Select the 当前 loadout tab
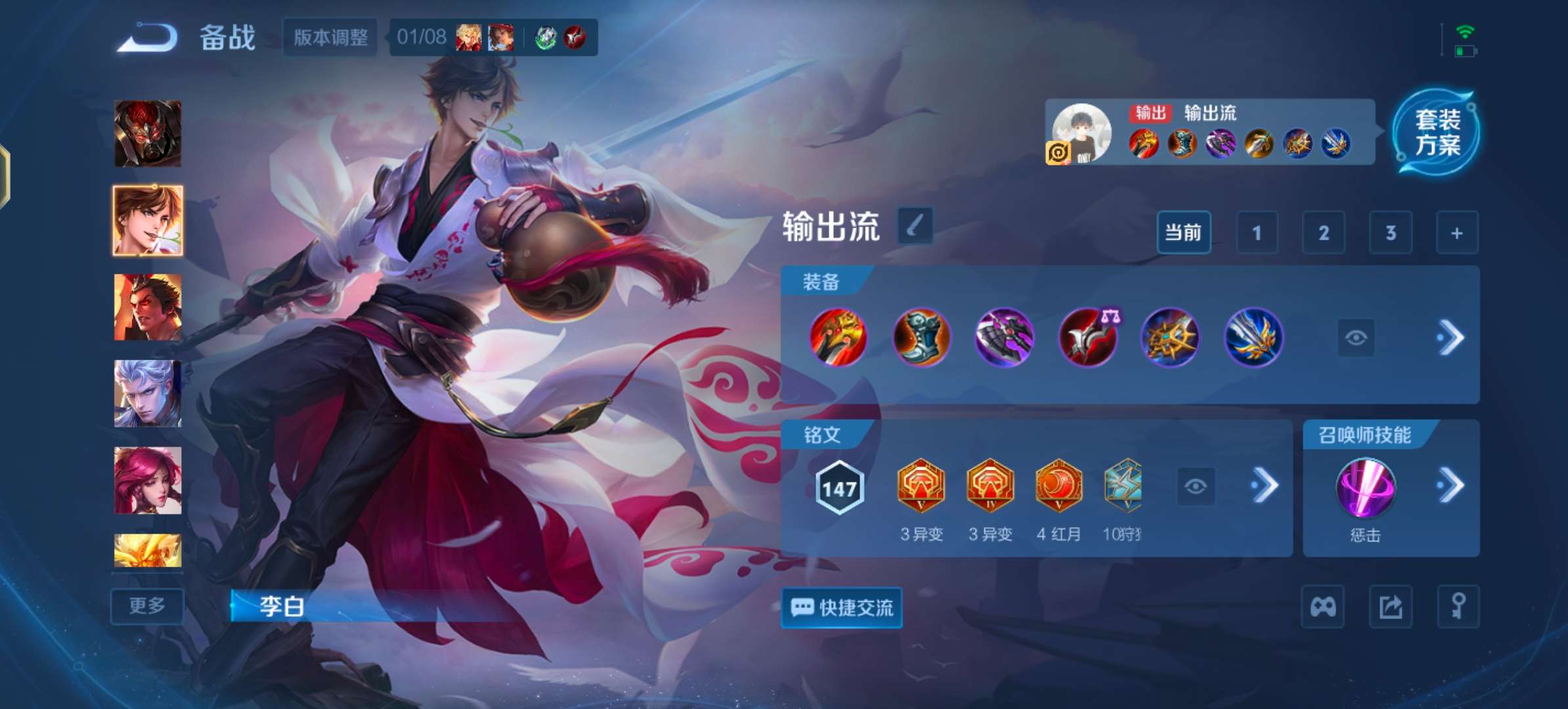Image resolution: width=1568 pixels, height=709 pixels. pos(1184,232)
